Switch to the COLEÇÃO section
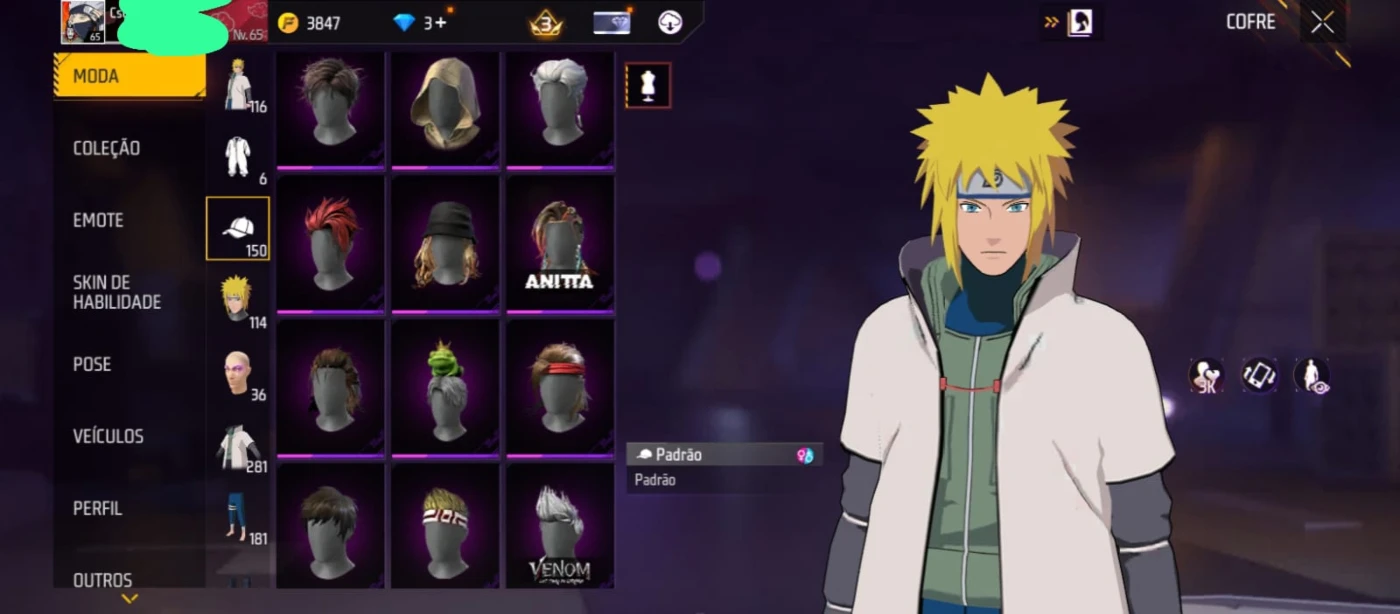1400x614 pixels. (107, 148)
